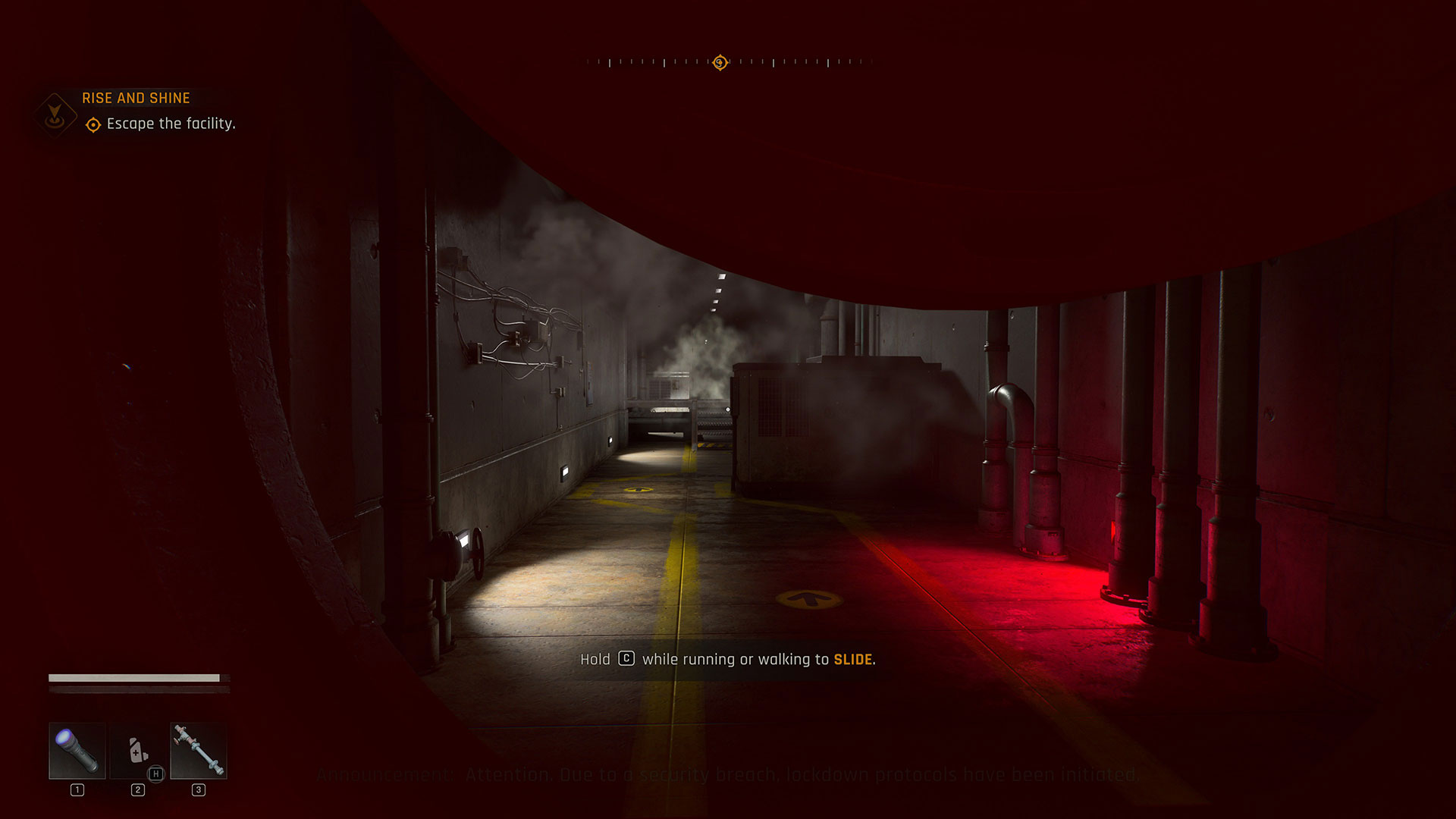Select the objective marker on the compass

point(720,62)
